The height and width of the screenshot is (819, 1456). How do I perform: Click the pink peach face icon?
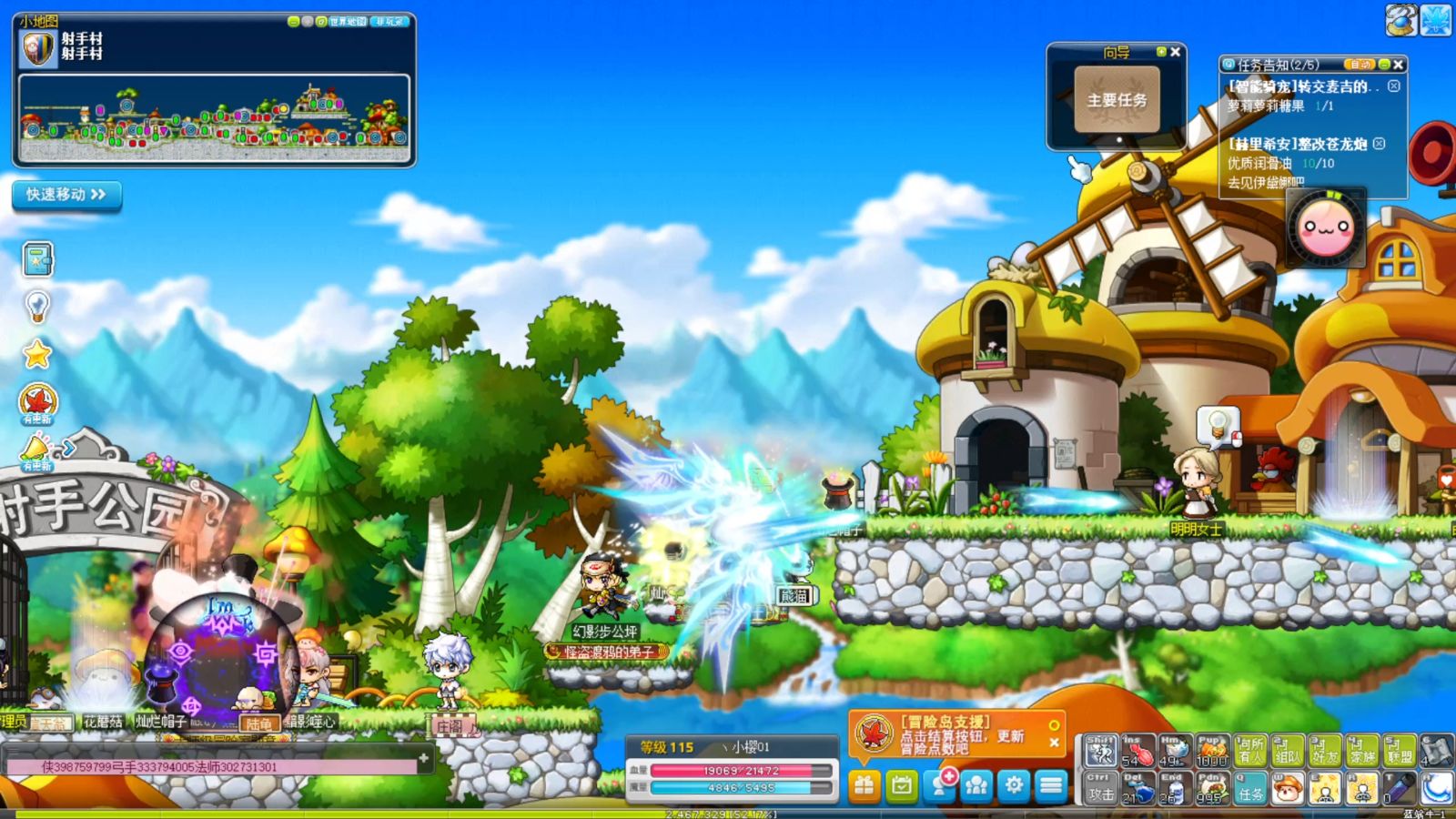(x=1325, y=227)
